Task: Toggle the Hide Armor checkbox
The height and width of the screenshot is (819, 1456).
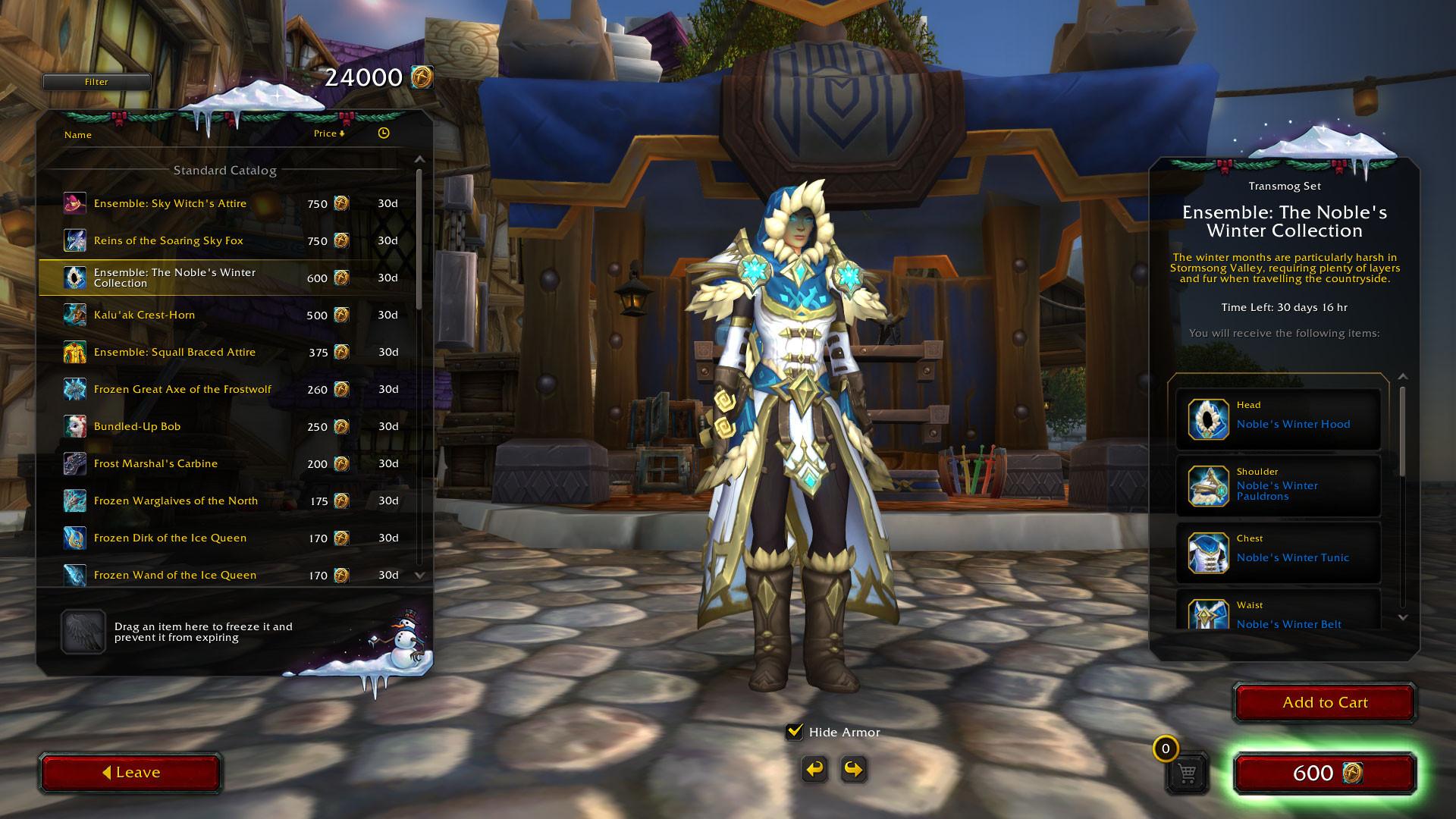Action: (x=795, y=732)
